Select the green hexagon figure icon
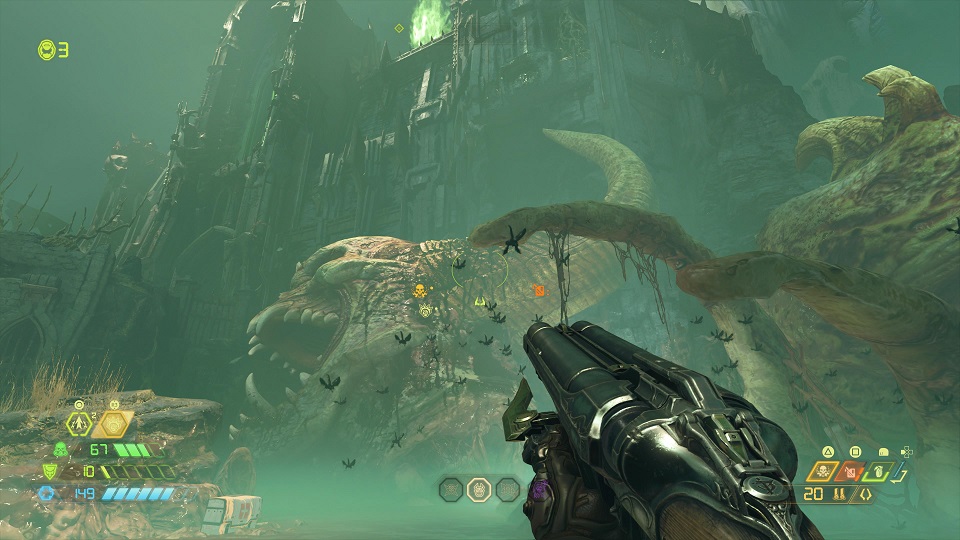960x540 pixels. pyautogui.click(x=81, y=424)
